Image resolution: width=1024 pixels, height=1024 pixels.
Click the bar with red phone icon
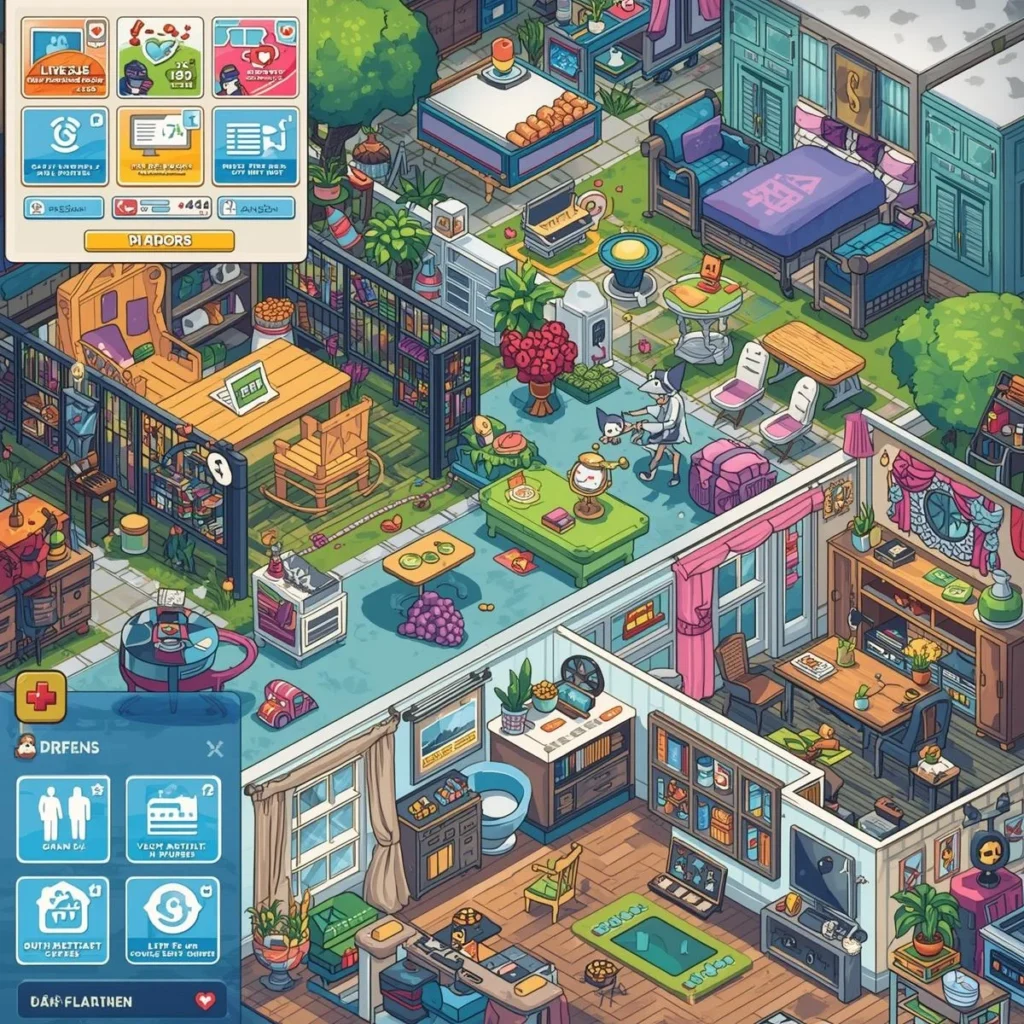[159, 207]
